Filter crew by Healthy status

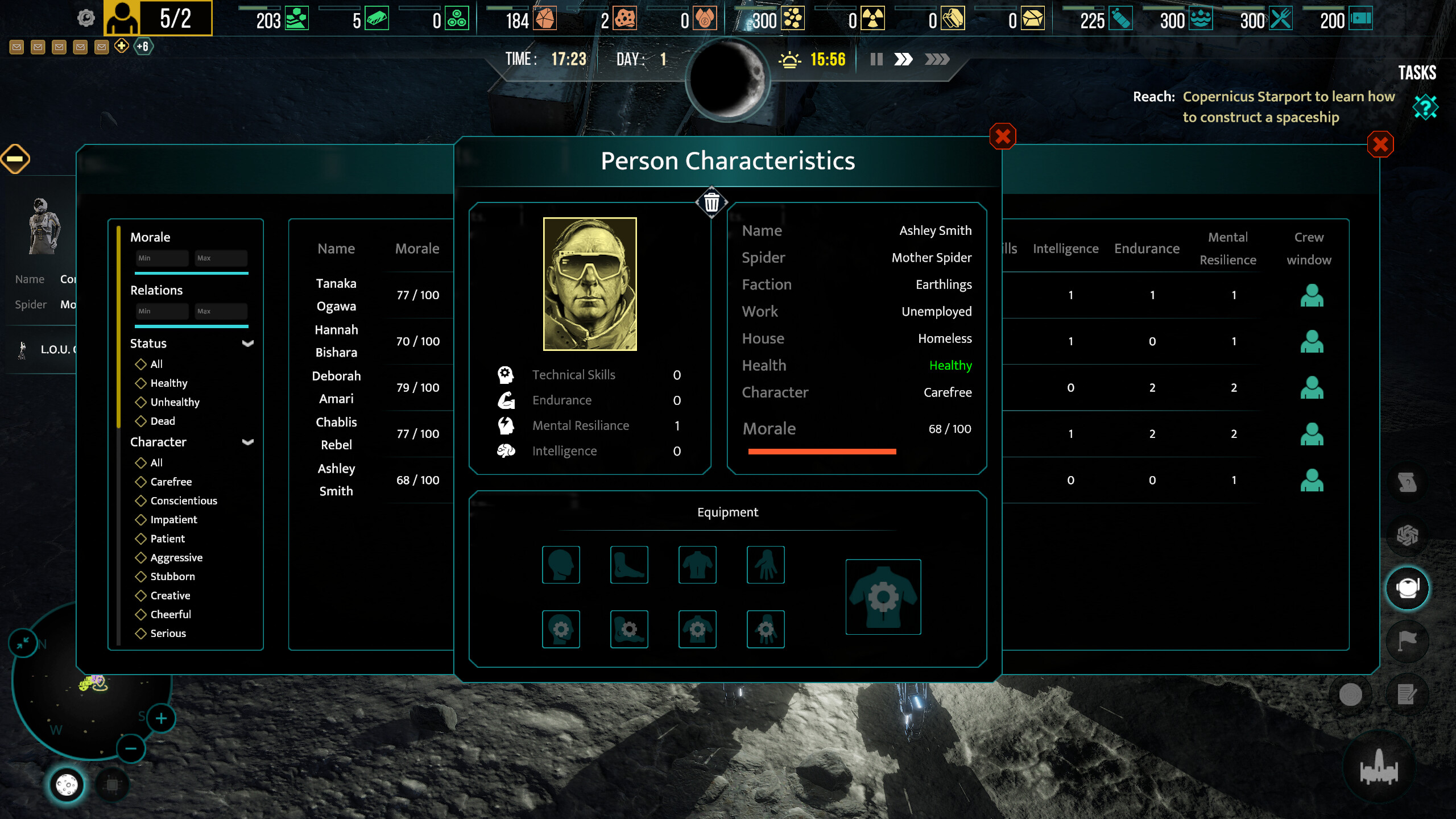point(168,383)
